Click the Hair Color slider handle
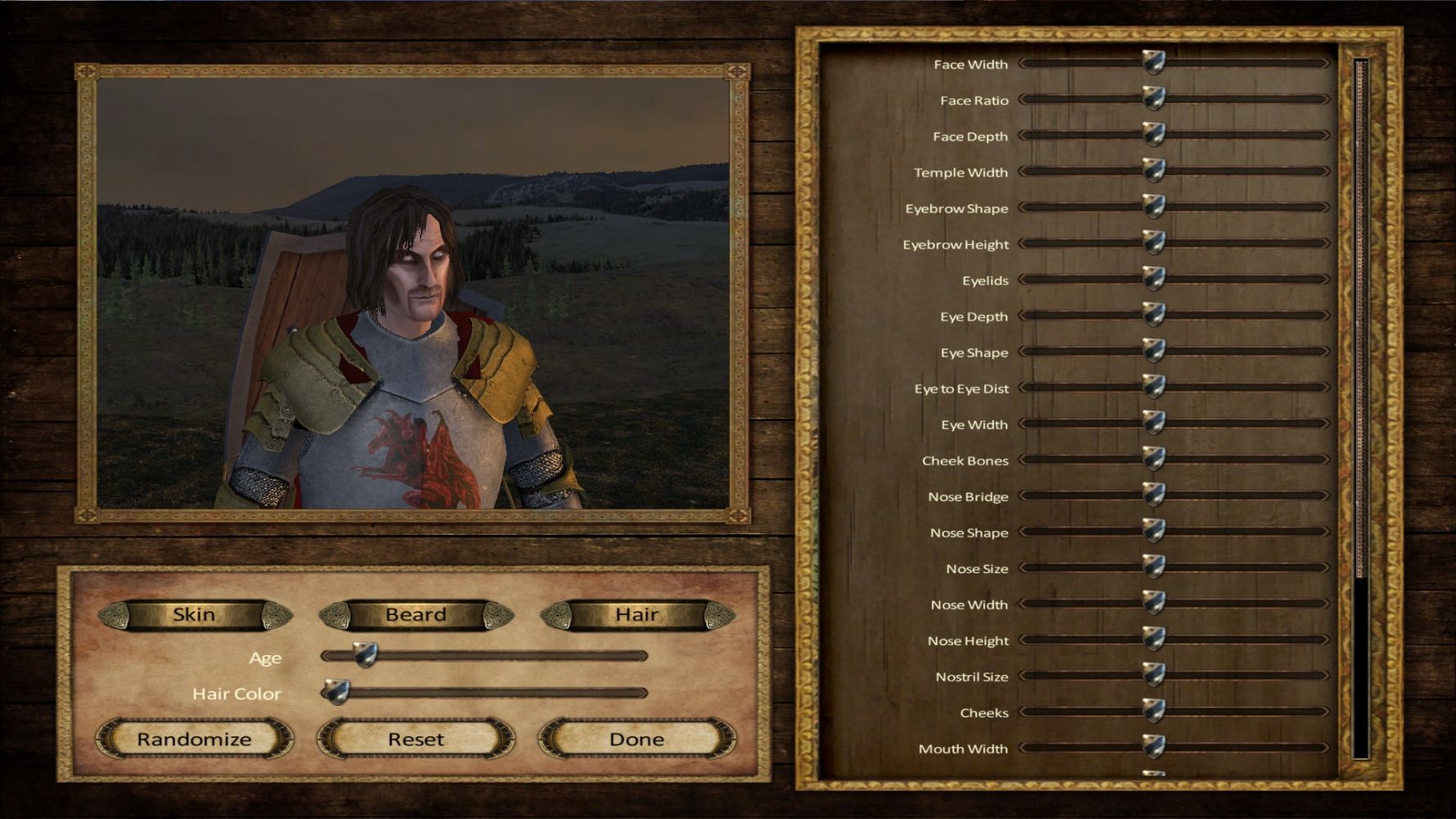This screenshot has width=1456, height=819. coord(336,691)
